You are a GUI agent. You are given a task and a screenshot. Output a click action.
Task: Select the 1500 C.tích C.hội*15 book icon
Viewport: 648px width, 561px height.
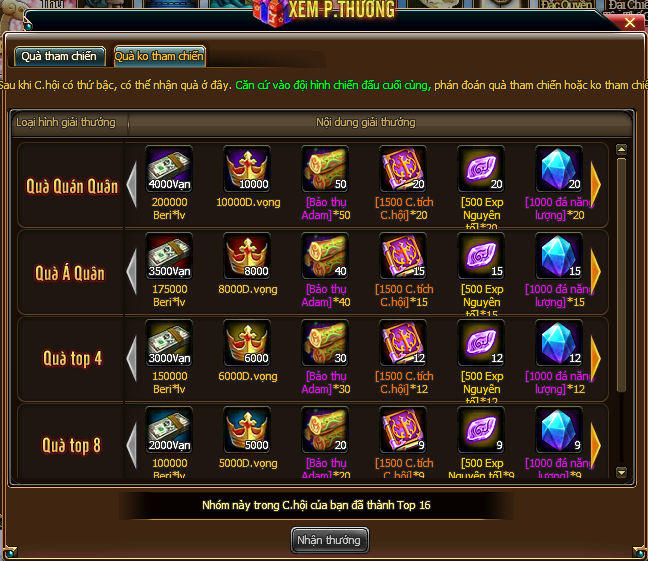click(403, 258)
